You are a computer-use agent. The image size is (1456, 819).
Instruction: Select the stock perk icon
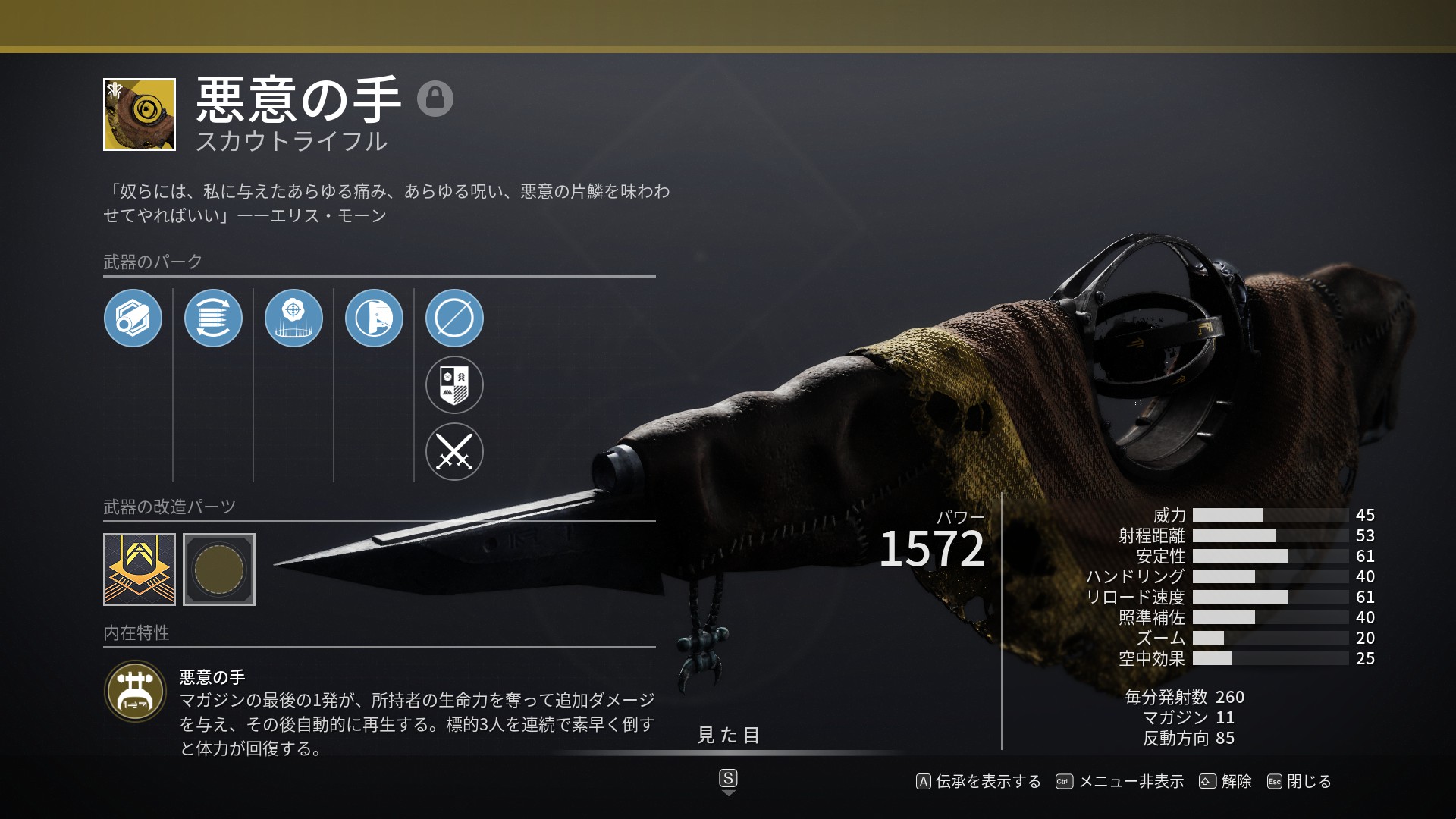pos(374,318)
